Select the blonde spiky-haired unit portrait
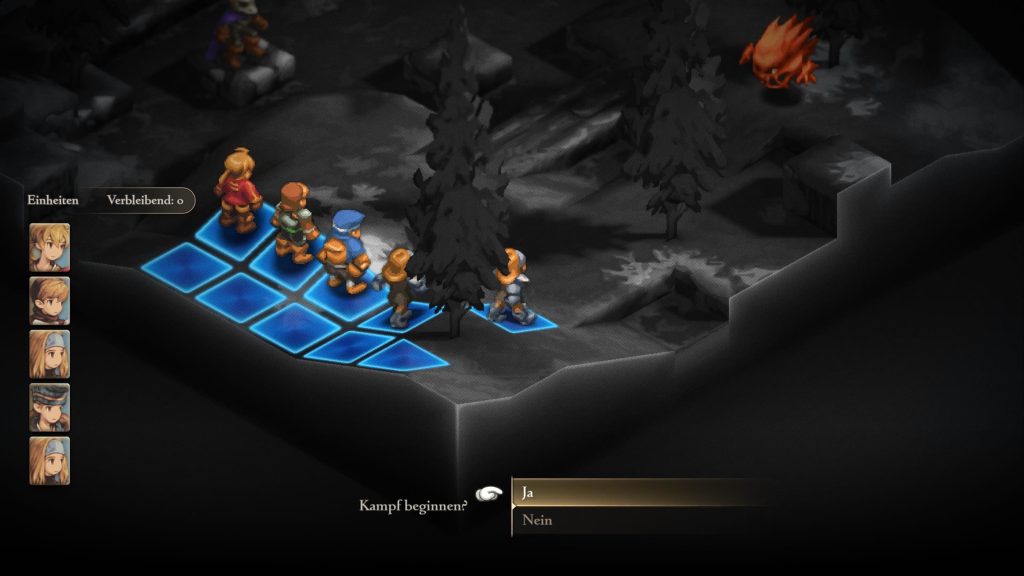This screenshot has height=576, width=1024. pyautogui.click(x=49, y=247)
